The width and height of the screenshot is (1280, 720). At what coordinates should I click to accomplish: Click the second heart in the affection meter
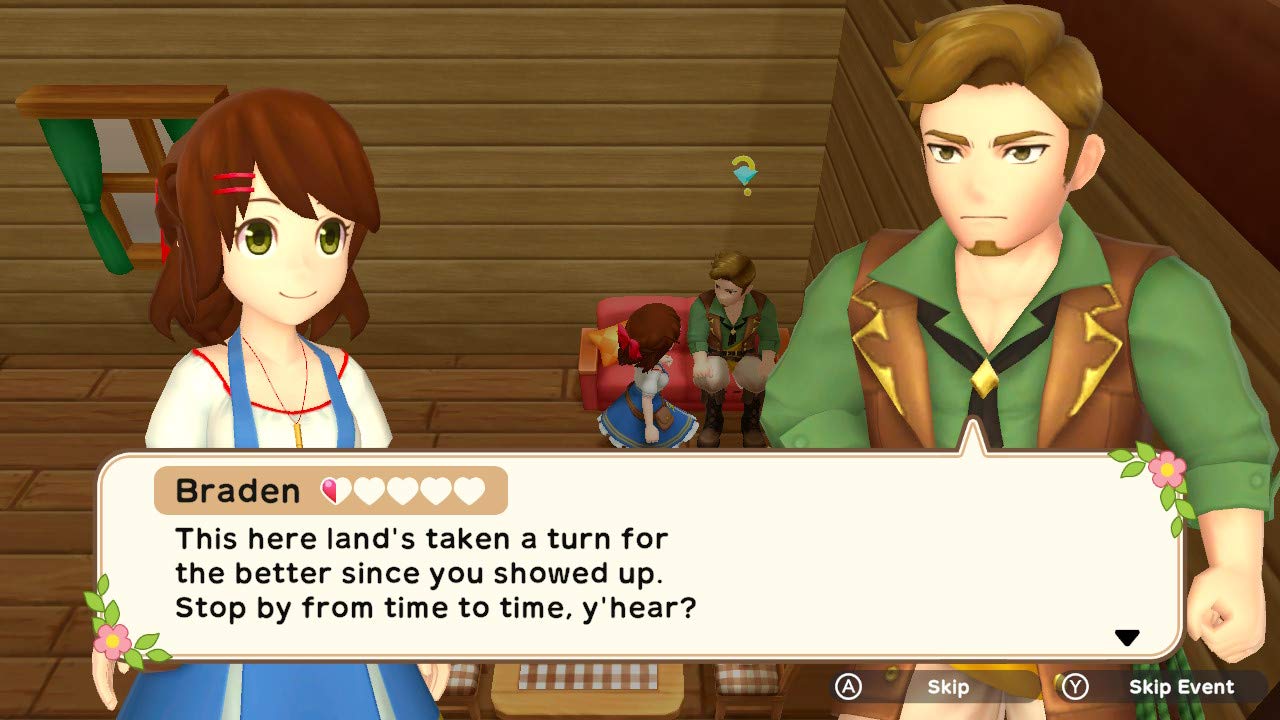click(x=370, y=489)
